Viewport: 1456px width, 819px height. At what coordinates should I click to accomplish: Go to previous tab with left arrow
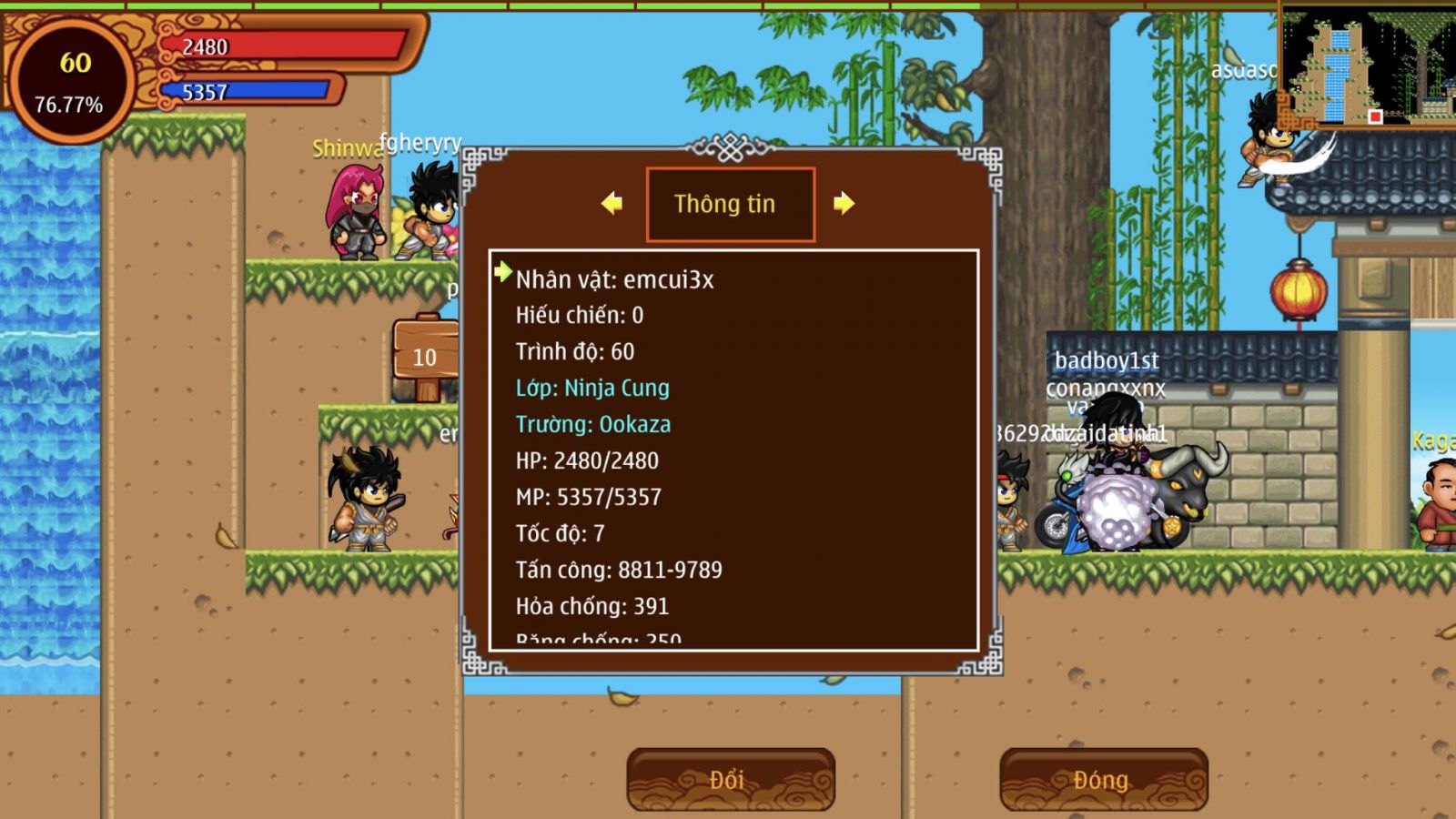(612, 203)
